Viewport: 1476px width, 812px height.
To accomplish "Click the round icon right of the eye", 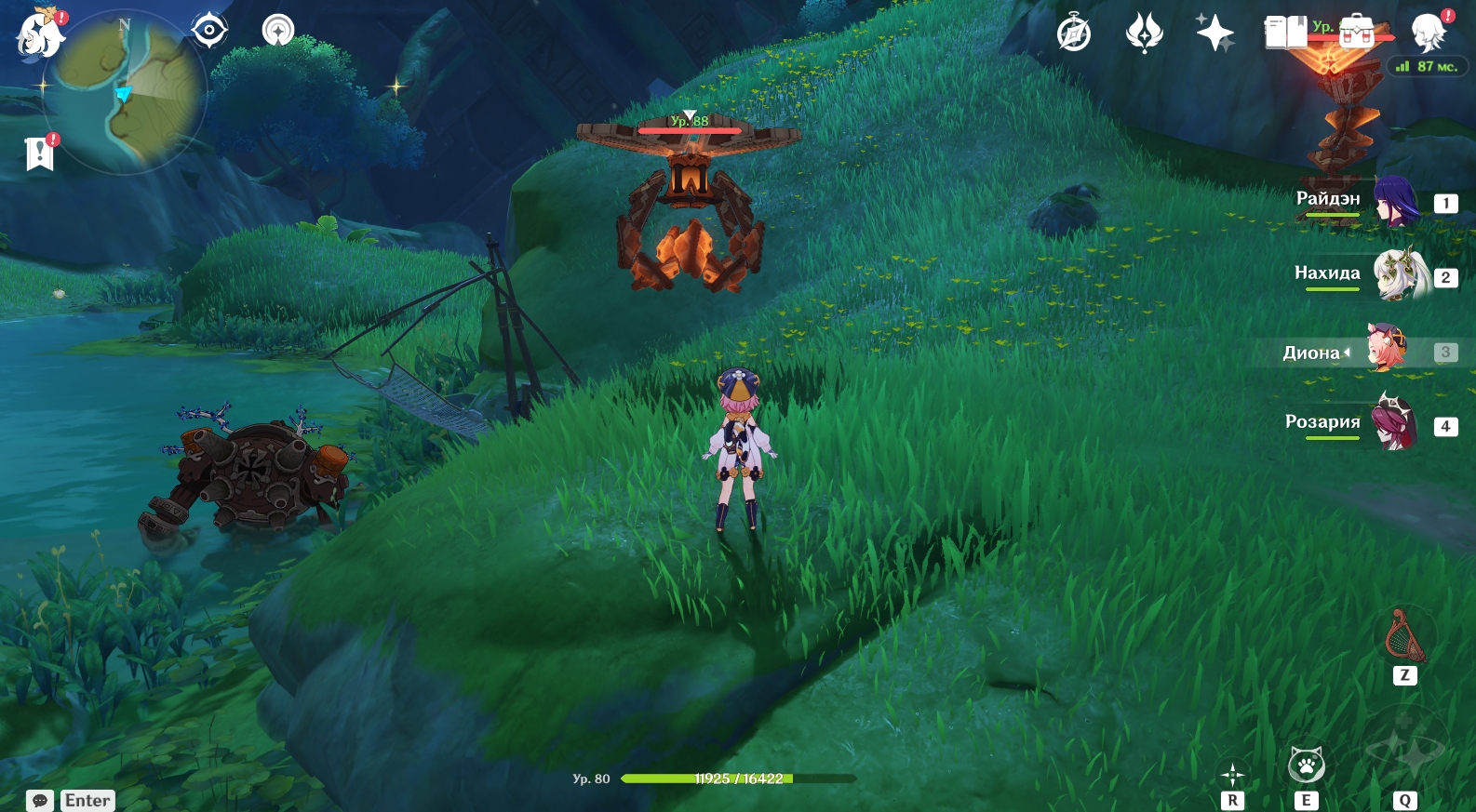I will [x=278, y=31].
